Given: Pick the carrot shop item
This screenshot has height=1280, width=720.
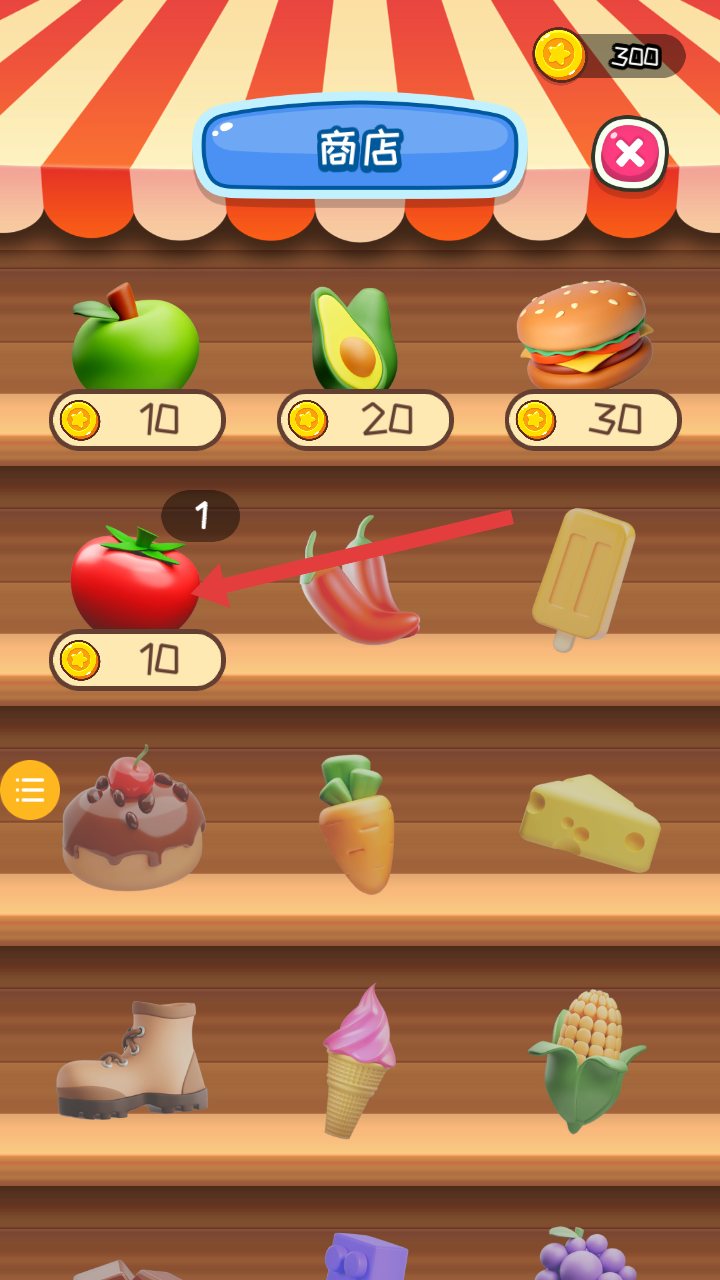Looking at the screenshot, I should click(x=357, y=822).
